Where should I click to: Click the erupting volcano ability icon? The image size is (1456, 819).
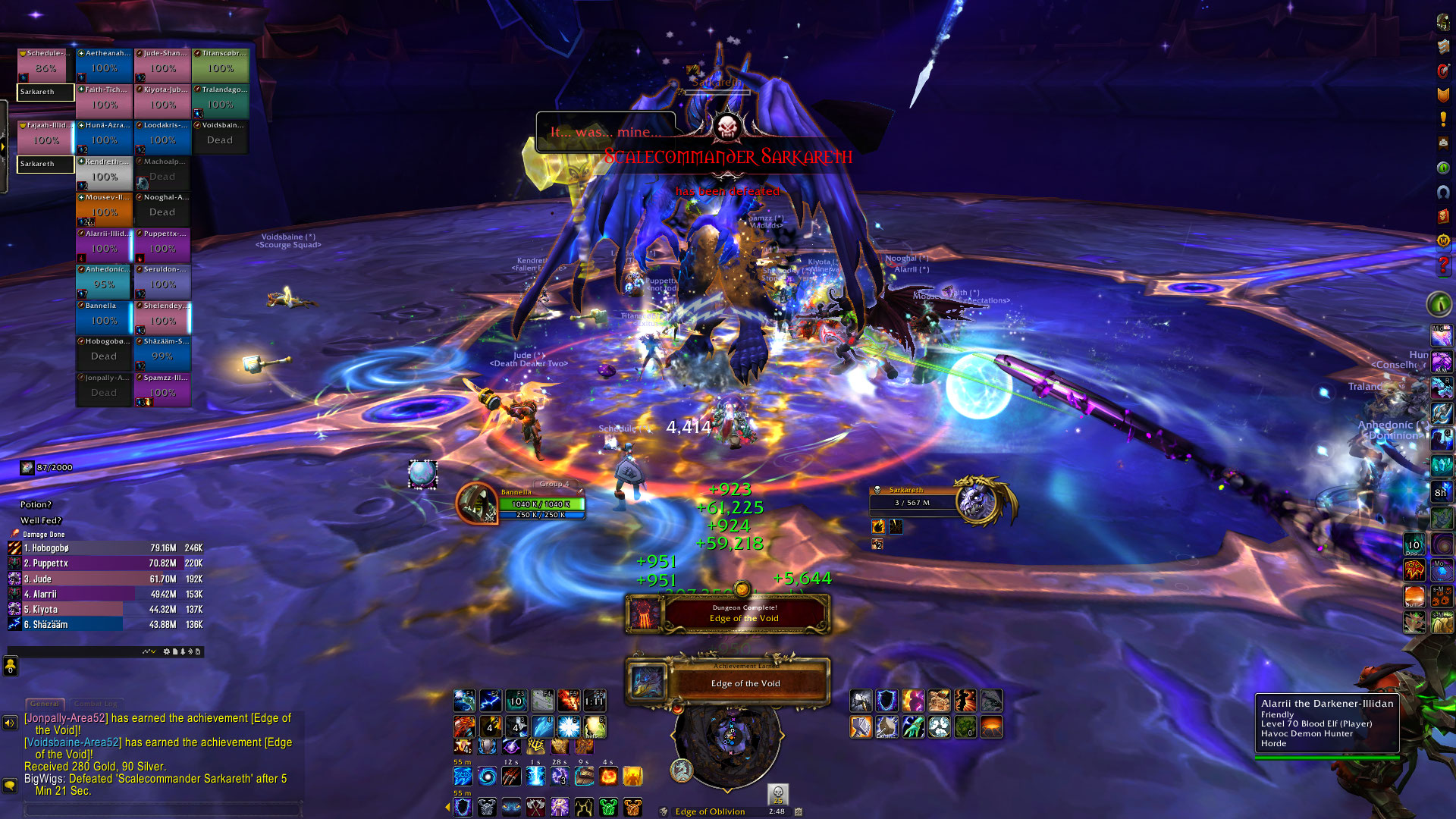pos(991,726)
